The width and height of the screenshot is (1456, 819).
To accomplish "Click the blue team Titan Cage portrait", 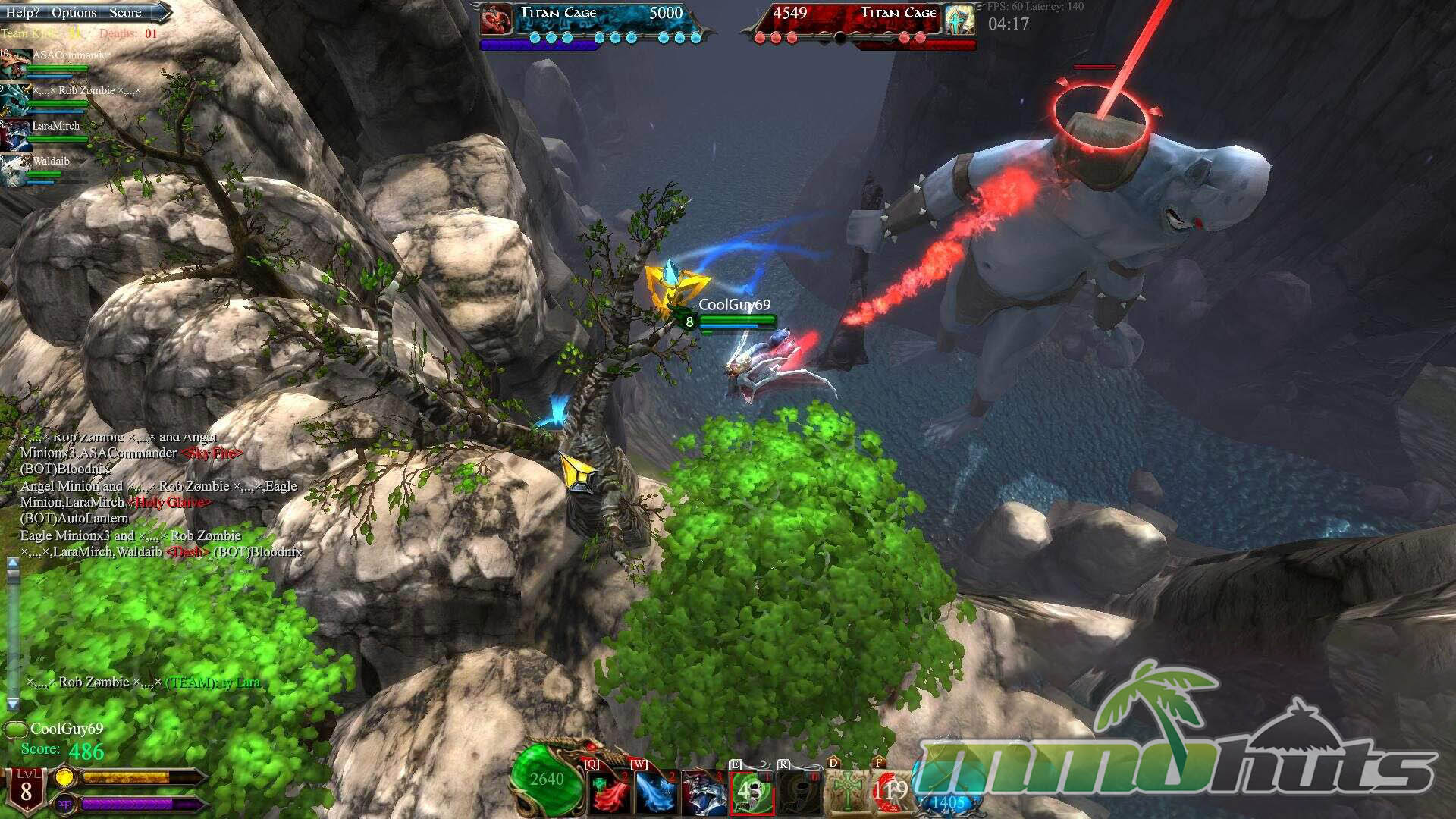I will tap(496, 19).
